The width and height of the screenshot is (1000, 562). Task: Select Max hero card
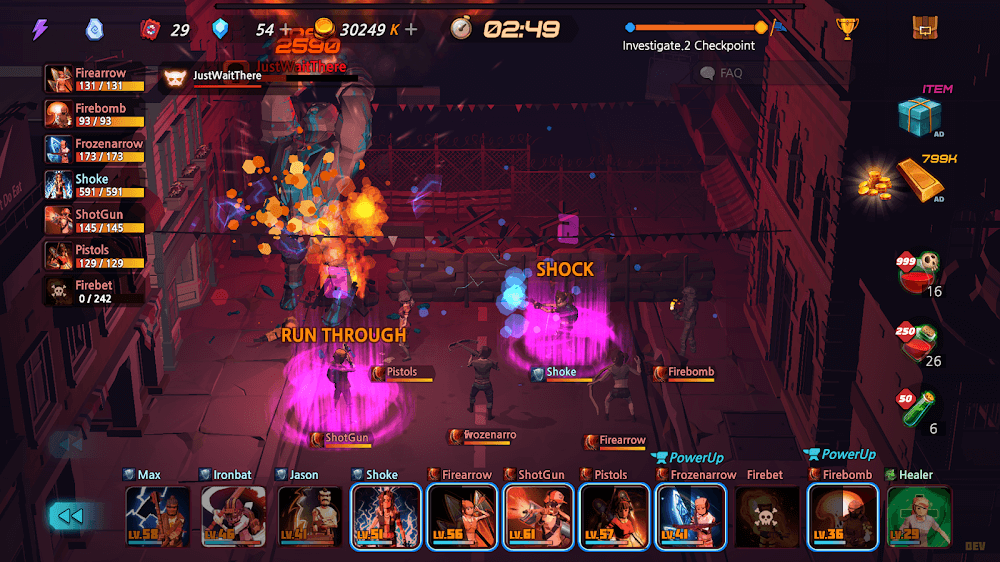click(x=158, y=516)
